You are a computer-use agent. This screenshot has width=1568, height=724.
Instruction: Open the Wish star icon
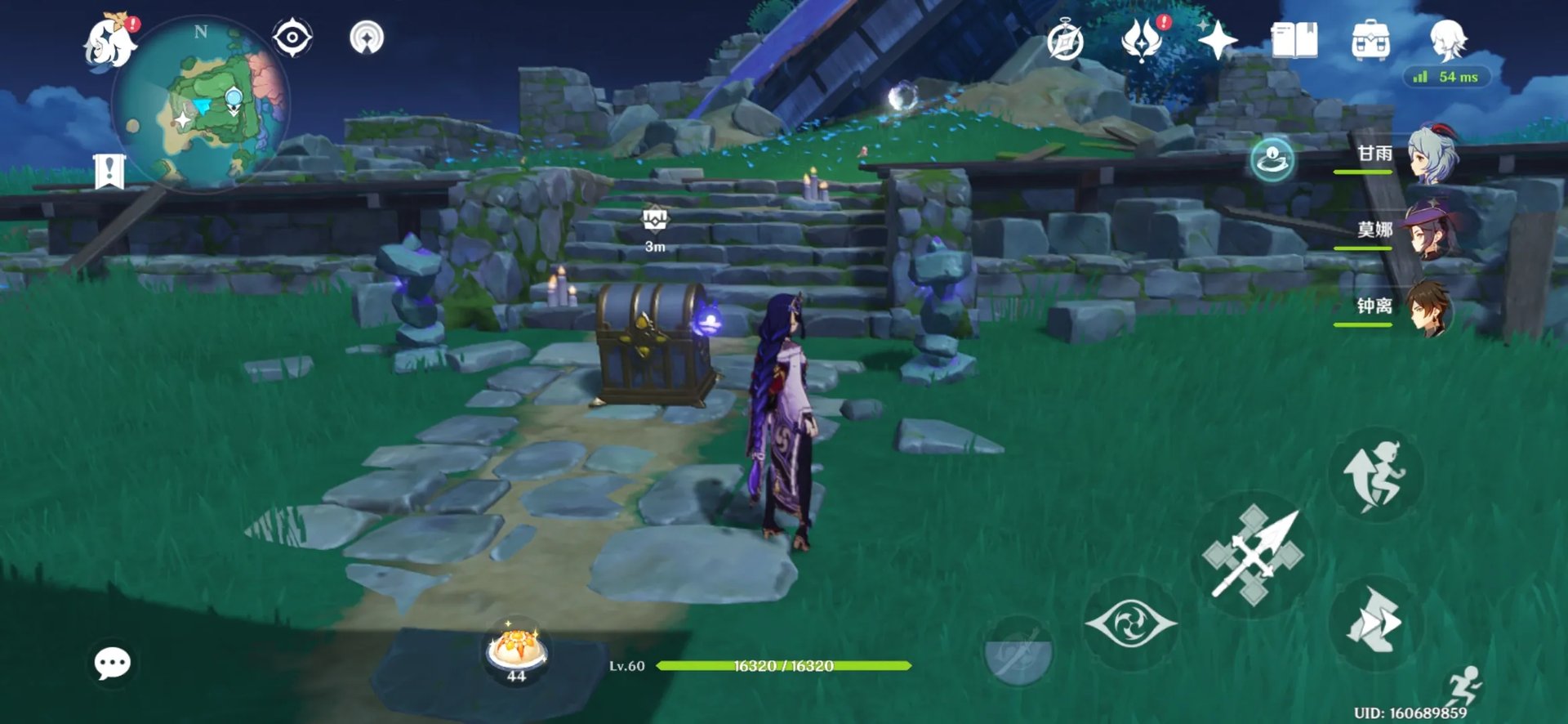(x=1217, y=39)
